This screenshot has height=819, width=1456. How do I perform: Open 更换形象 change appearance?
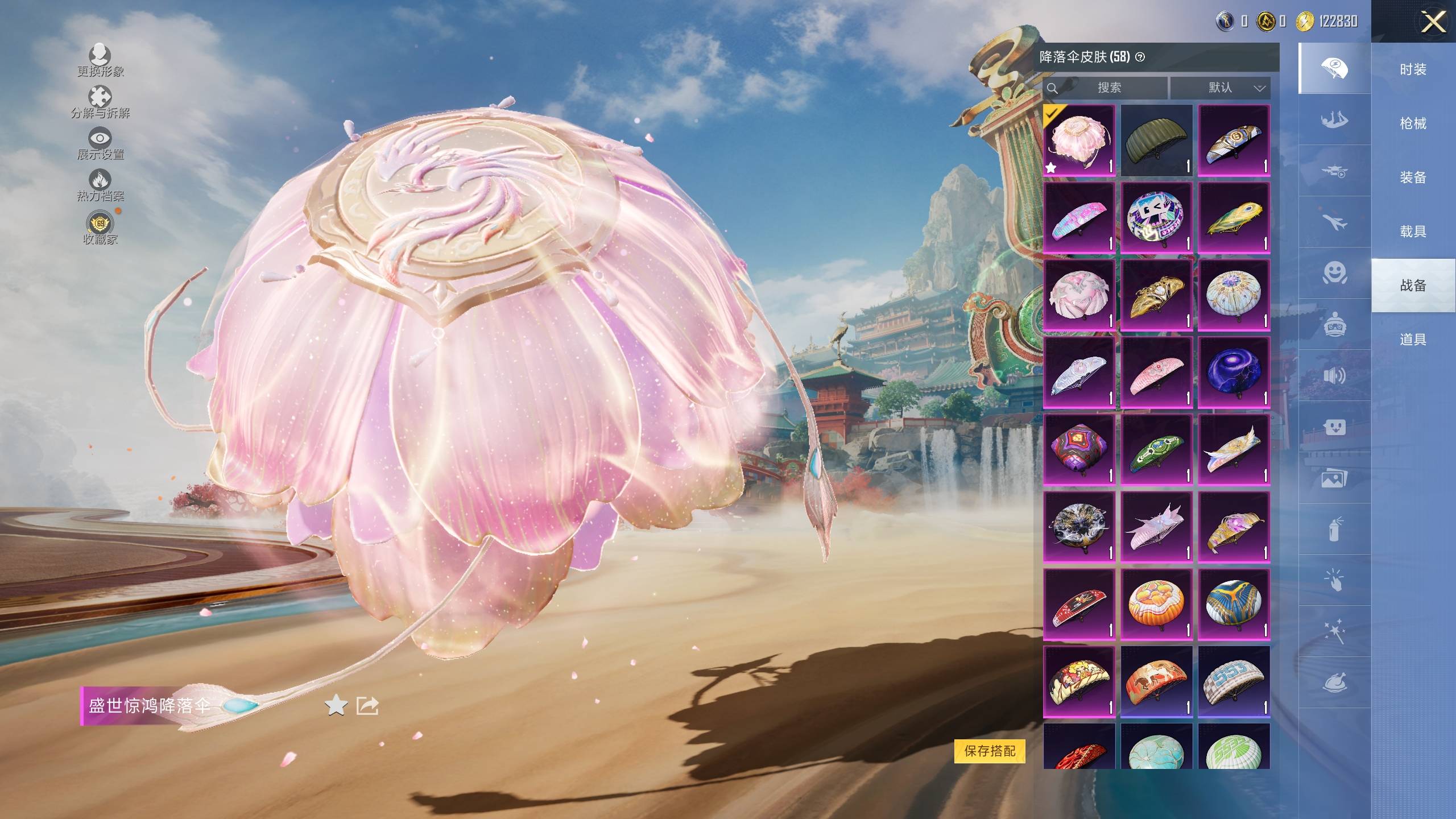100,60
